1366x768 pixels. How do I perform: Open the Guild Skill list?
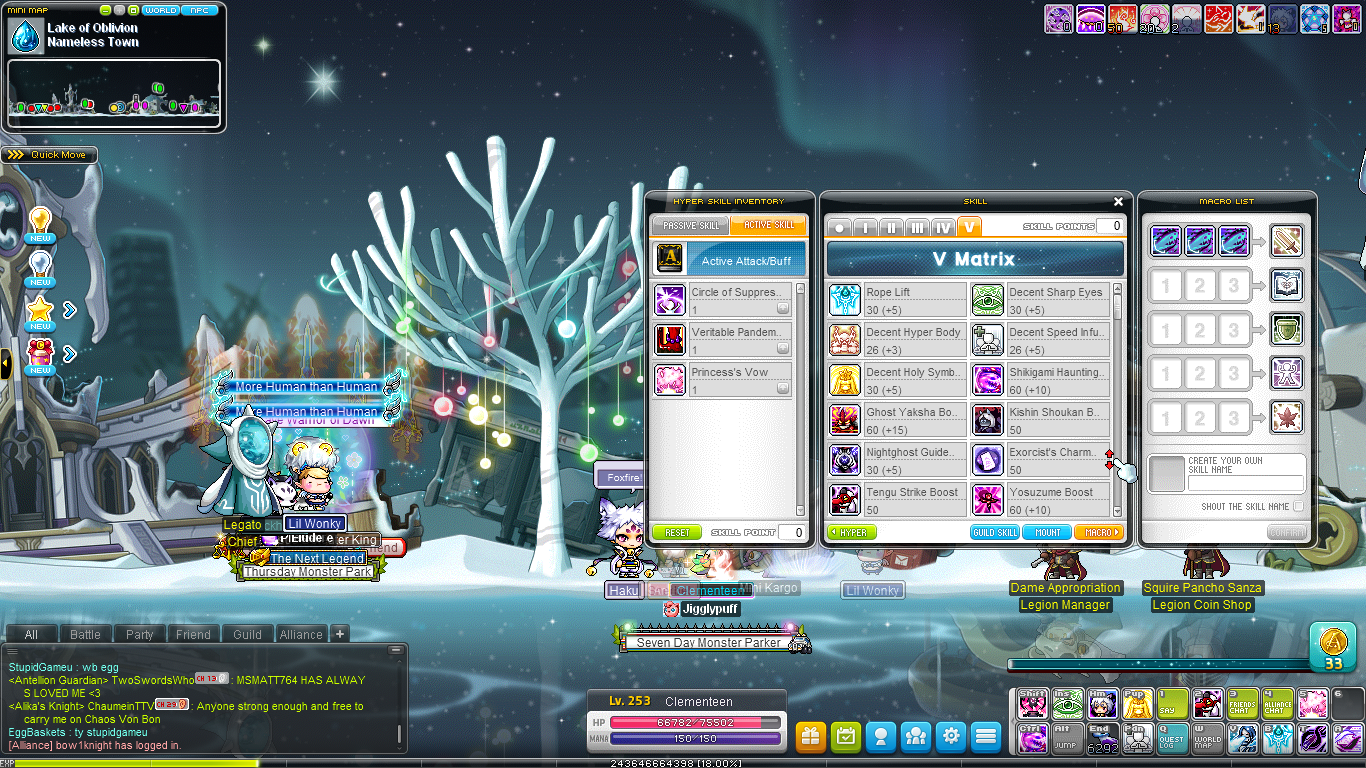tap(995, 532)
